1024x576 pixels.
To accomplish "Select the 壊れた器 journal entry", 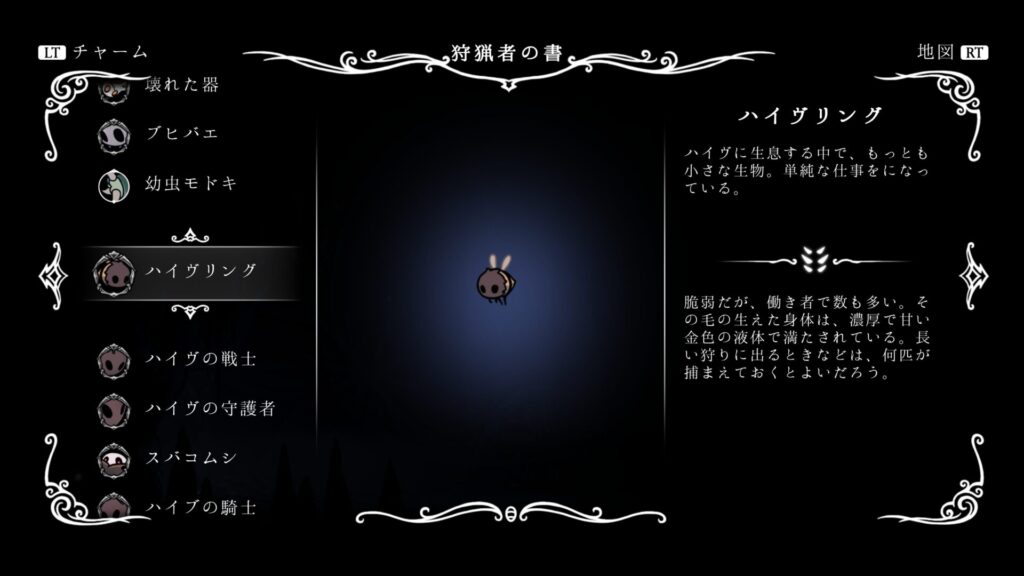I will click(180, 87).
